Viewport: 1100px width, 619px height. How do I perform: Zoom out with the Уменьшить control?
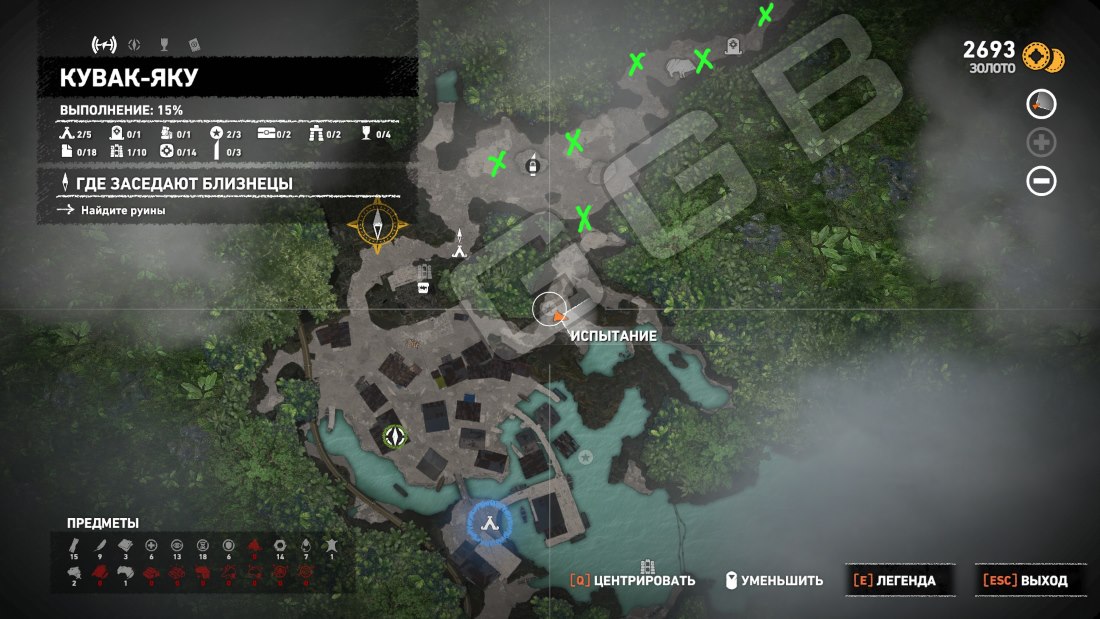click(774, 580)
